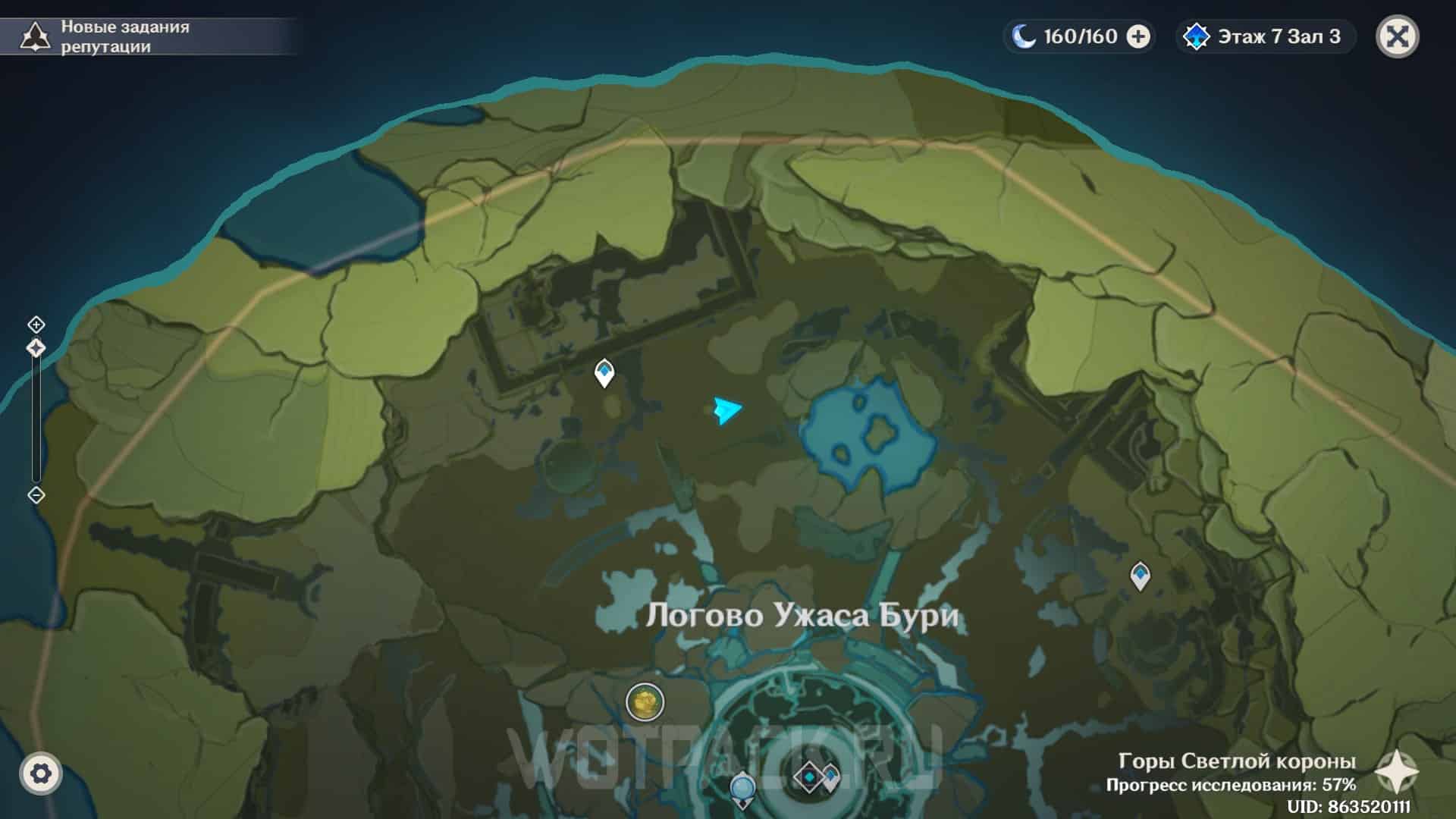Close the map screen
The image size is (1456, 819).
pyautogui.click(x=1397, y=36)
